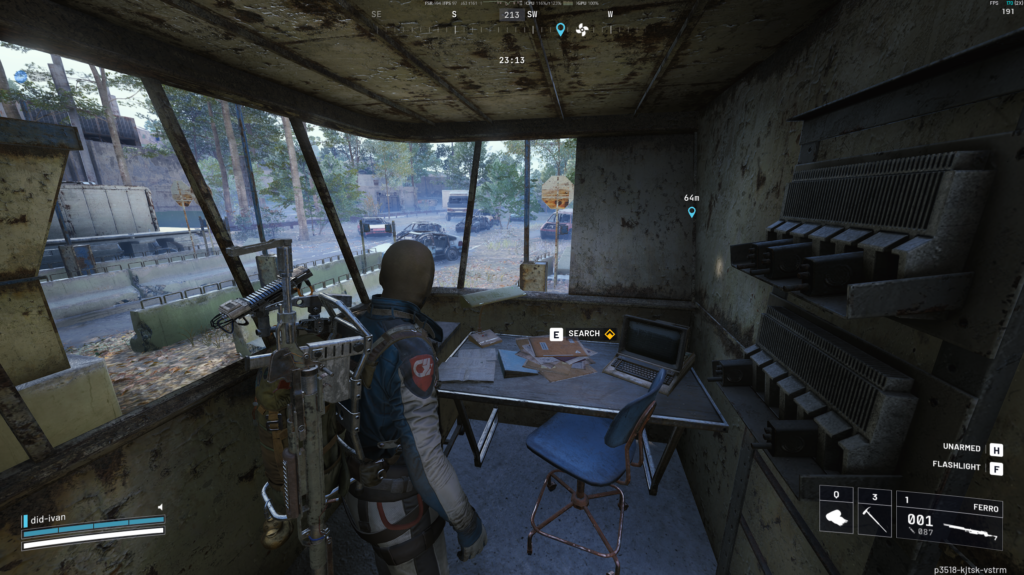
Task: Select the Ferro rifle weapon slot
Action: click(x=949, y=519)
